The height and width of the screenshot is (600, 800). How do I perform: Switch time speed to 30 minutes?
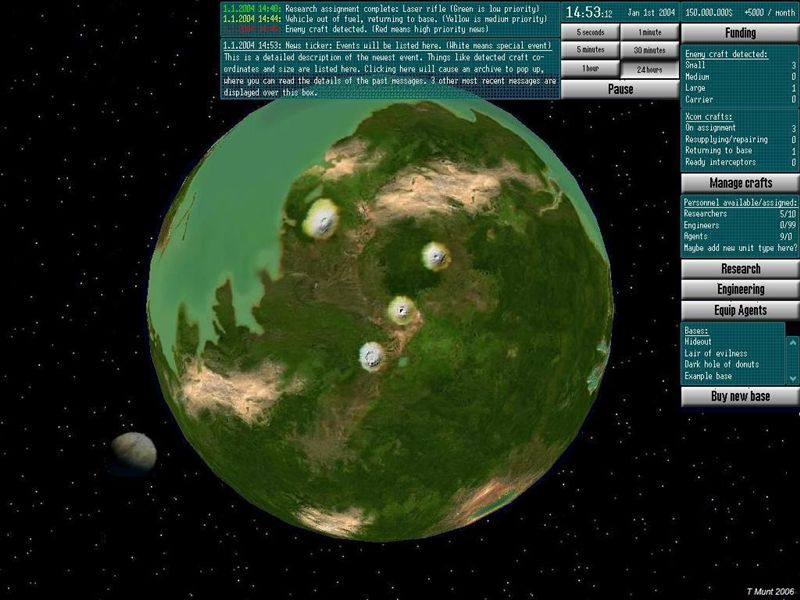point(649,50)
